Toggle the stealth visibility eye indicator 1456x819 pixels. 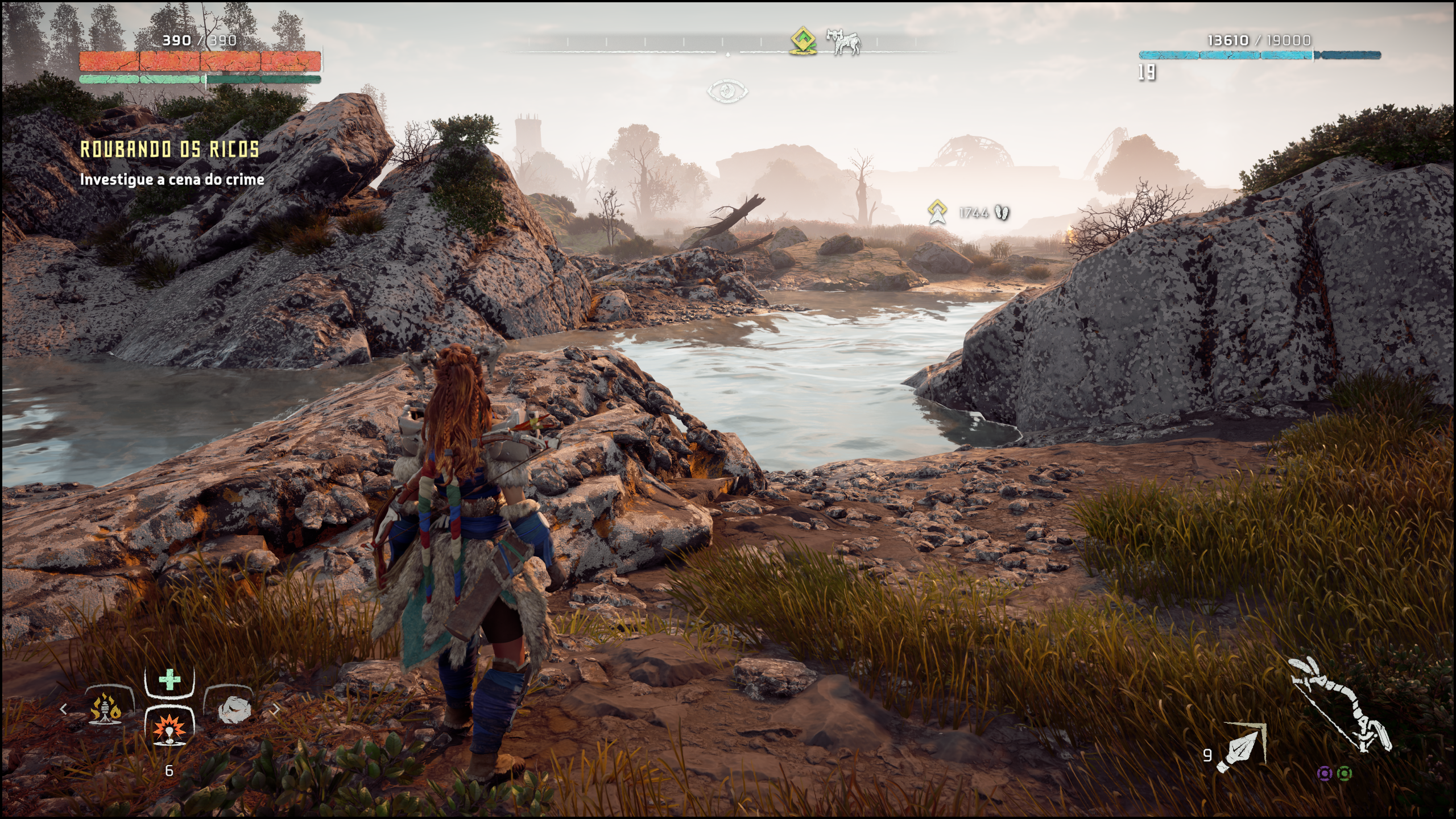coord(727,91)
